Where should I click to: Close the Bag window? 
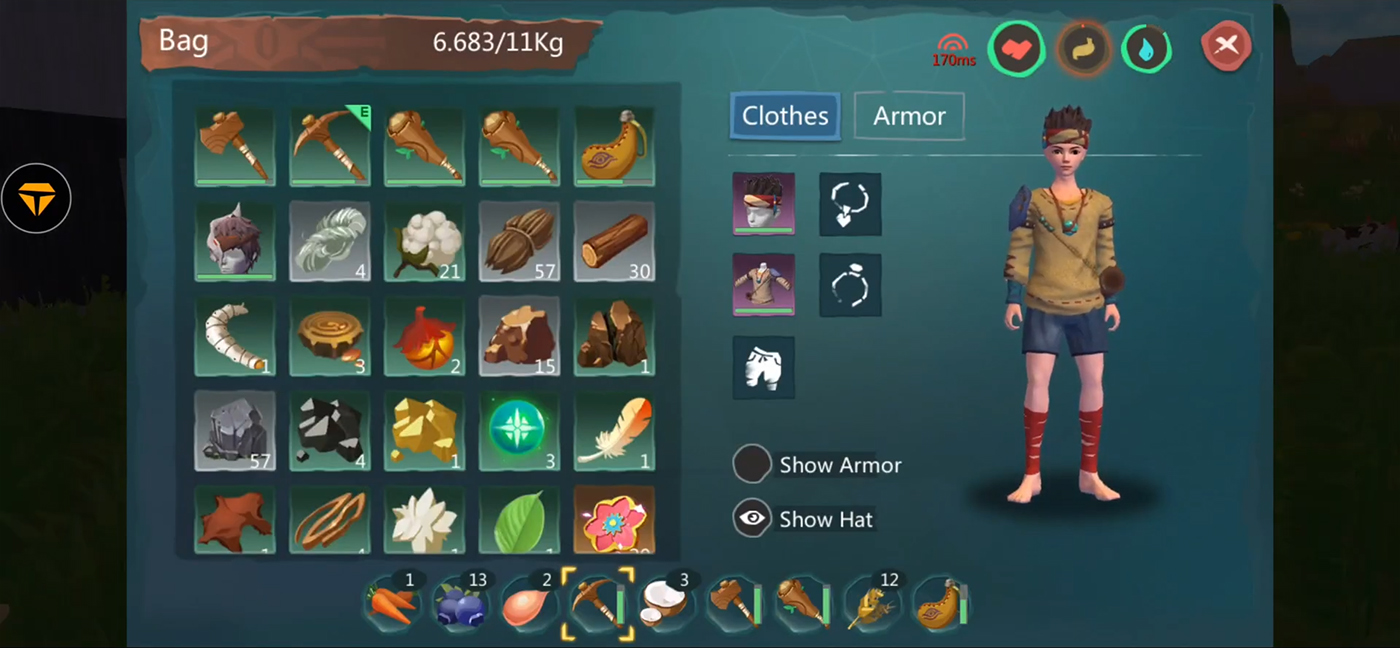1226,45
